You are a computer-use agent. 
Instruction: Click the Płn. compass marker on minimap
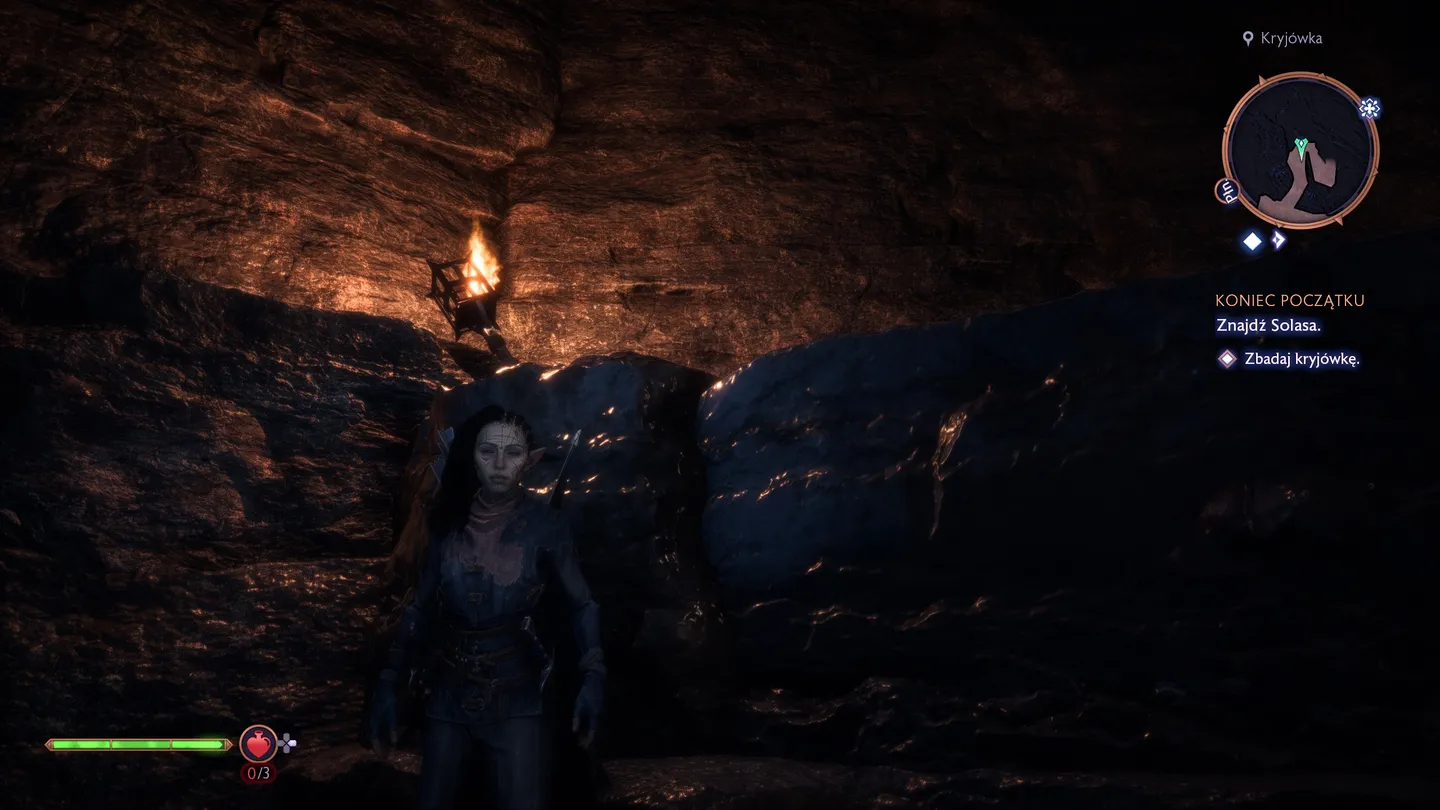[1225, 191]
